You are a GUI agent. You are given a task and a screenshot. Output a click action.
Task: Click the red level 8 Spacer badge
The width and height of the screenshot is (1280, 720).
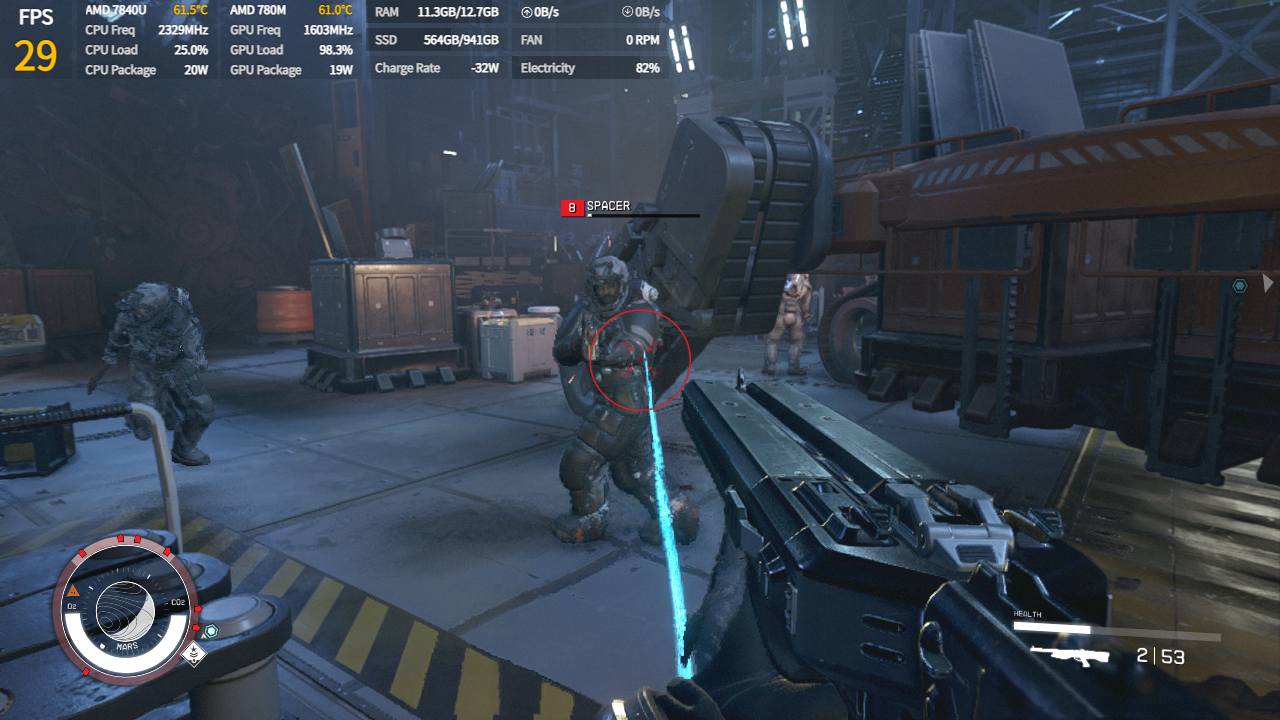572,208
